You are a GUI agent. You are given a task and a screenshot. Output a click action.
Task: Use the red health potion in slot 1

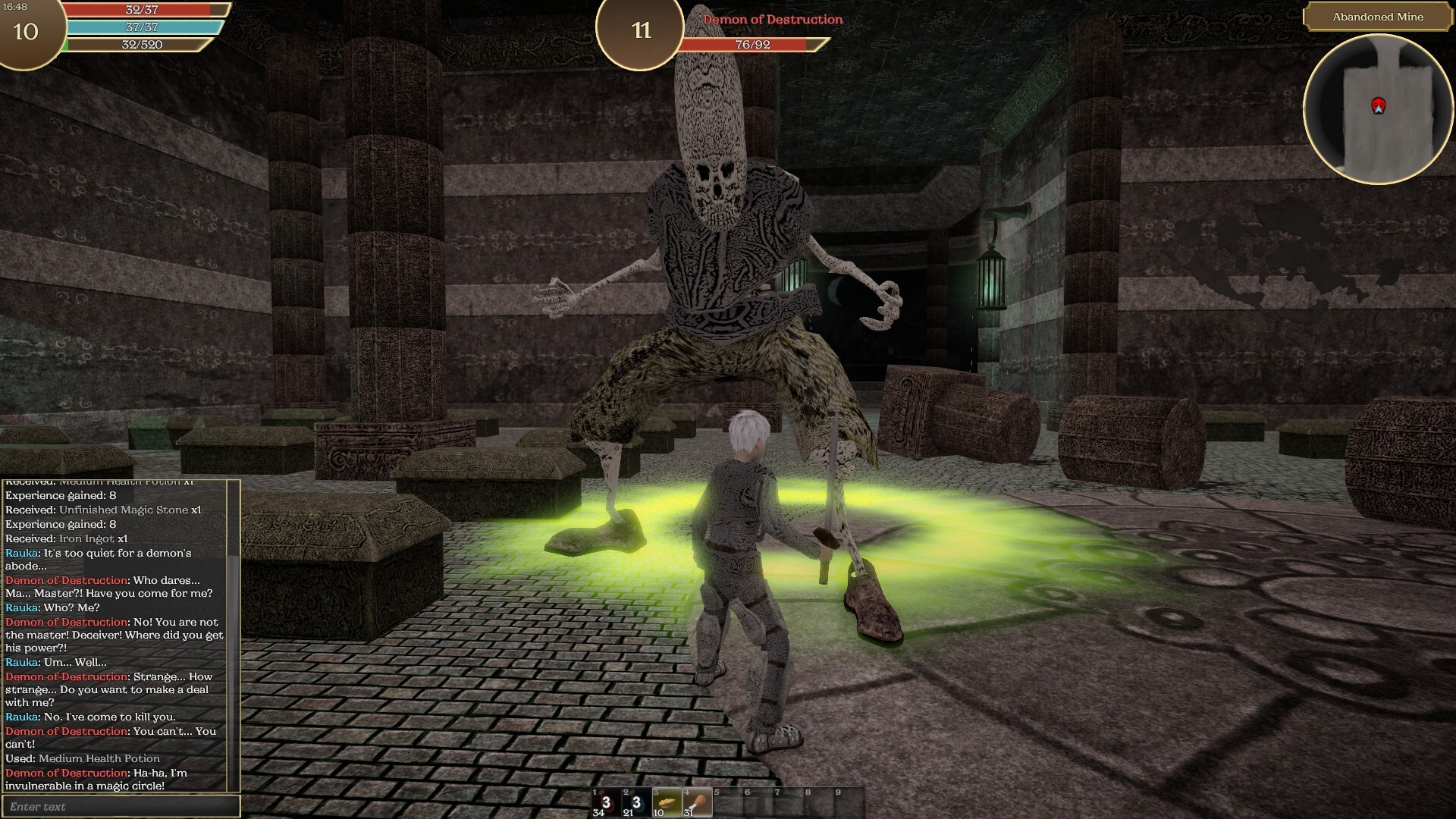pyautogui.click(x=606, y=803)
